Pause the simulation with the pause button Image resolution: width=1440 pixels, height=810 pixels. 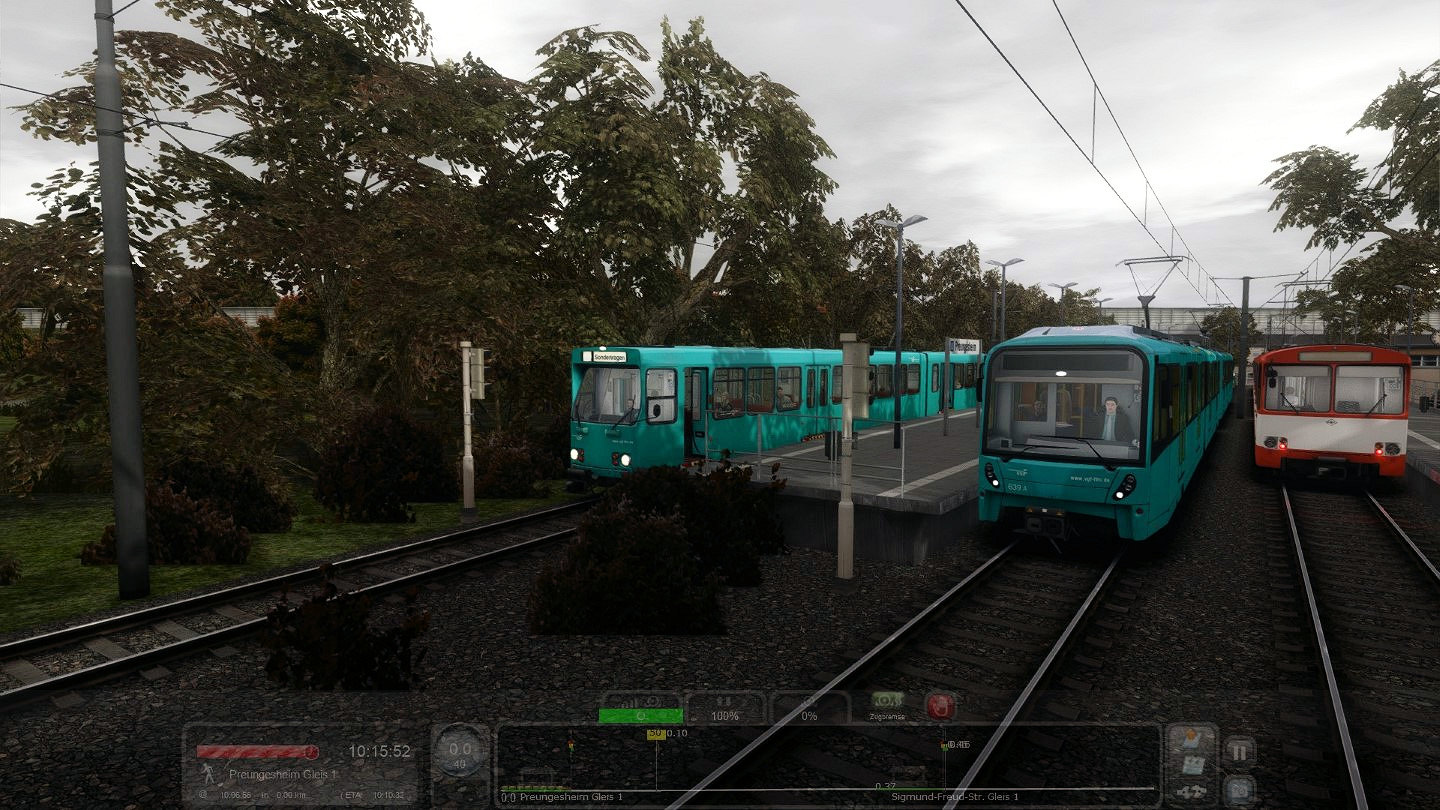[1239, 751]
